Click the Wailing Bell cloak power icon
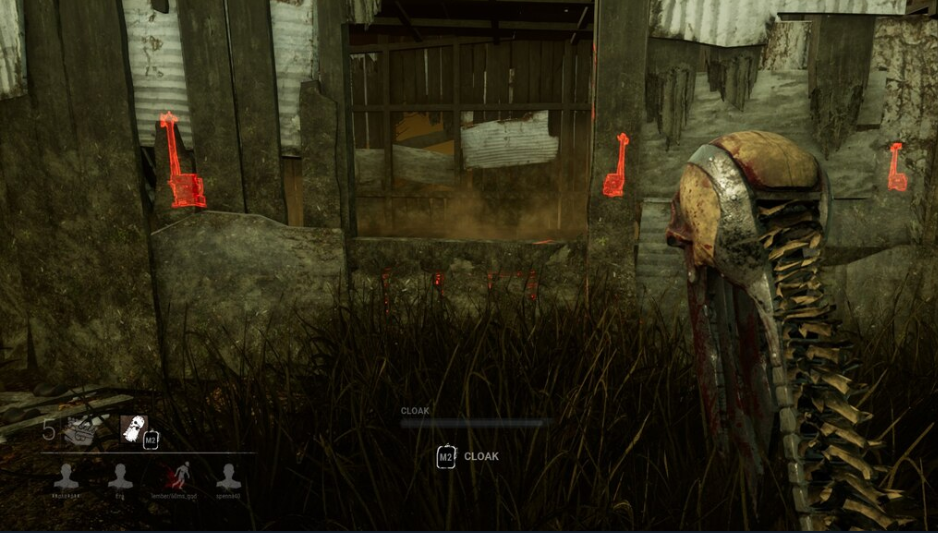This screenshot has width=938, height=533. [133, 430]
